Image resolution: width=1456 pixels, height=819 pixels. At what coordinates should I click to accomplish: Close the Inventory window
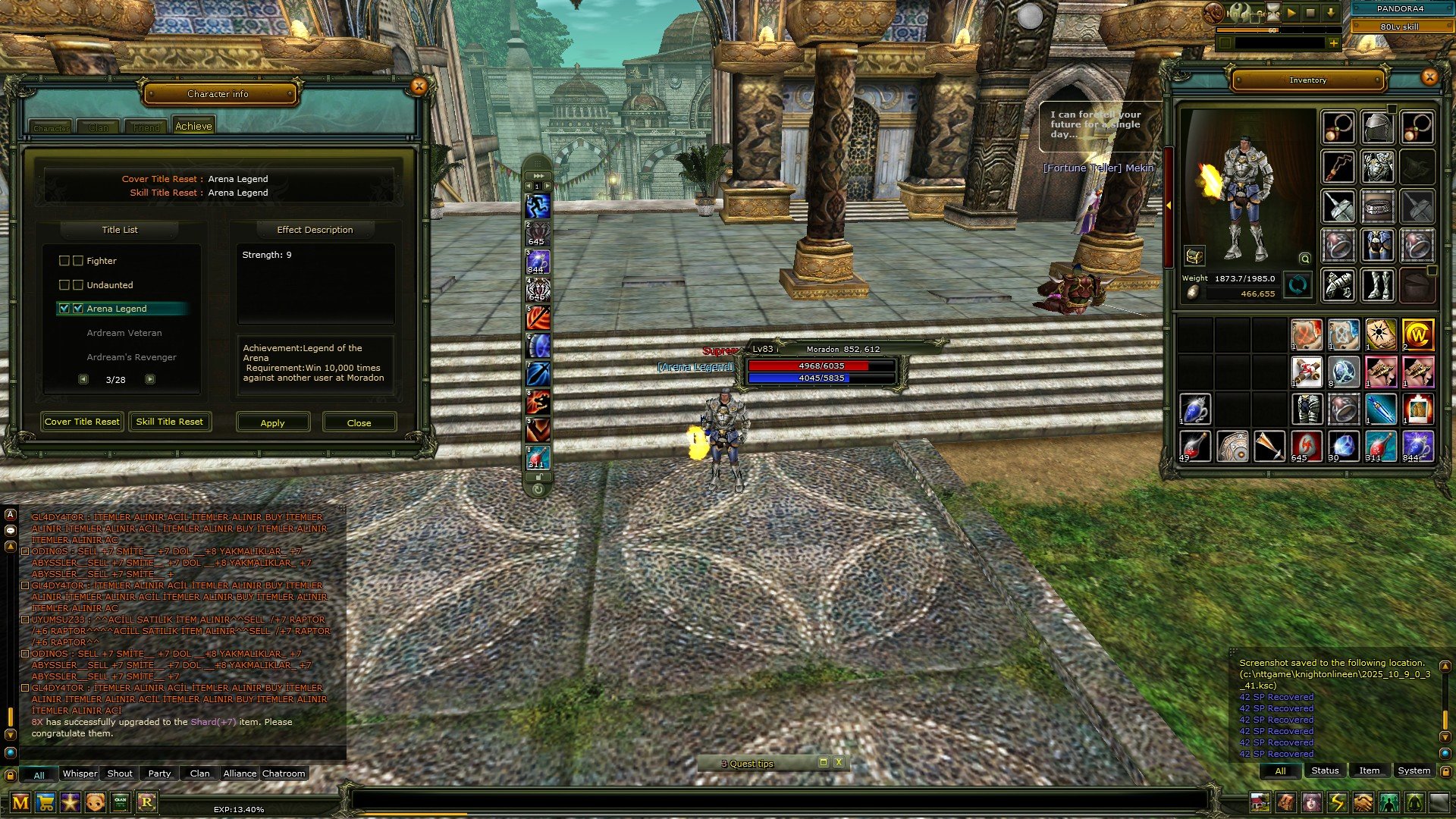1429,77
